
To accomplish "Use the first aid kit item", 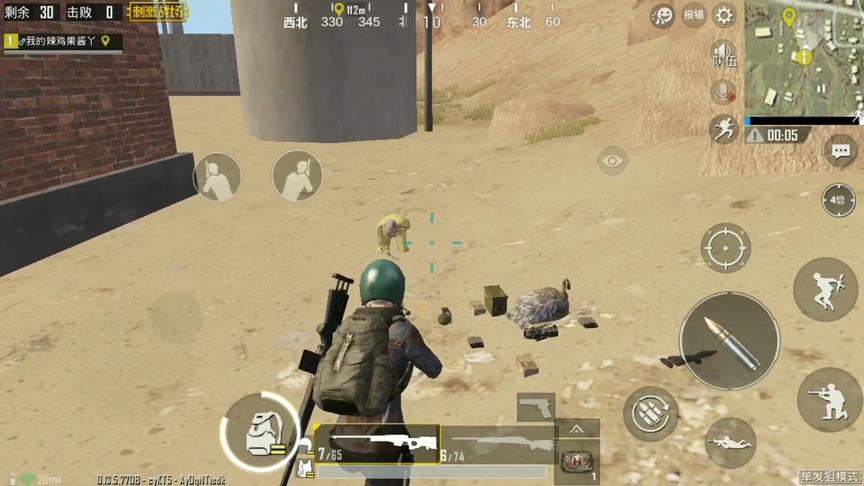I will [578, 462].
